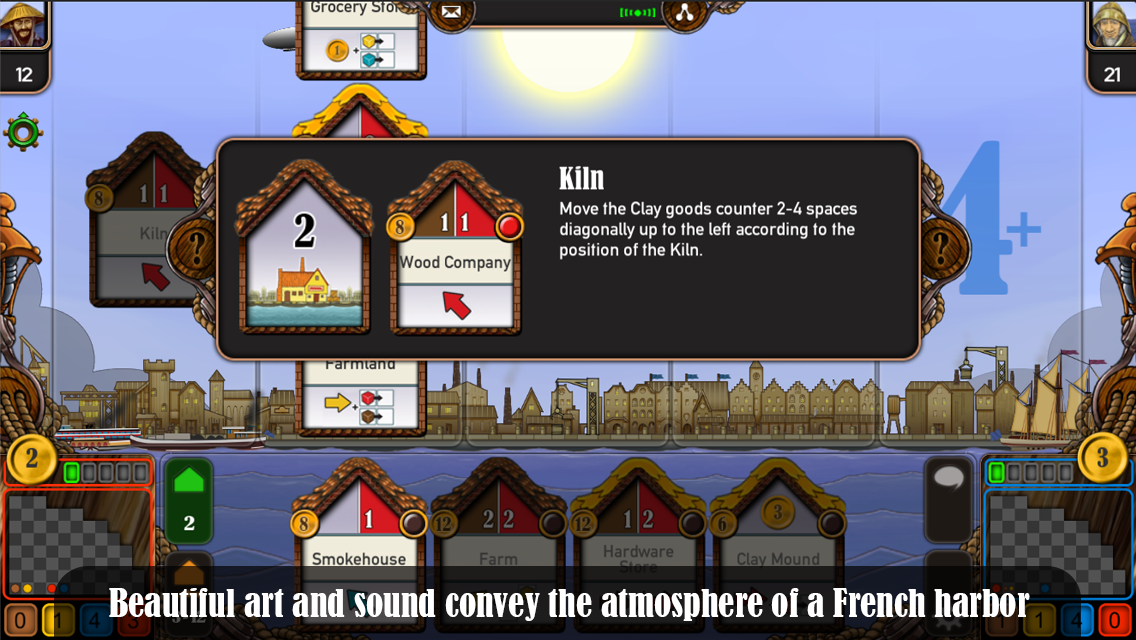Screen dimensions: 1136x640
Task: View the left player's portrait
Action: [24, 24]
